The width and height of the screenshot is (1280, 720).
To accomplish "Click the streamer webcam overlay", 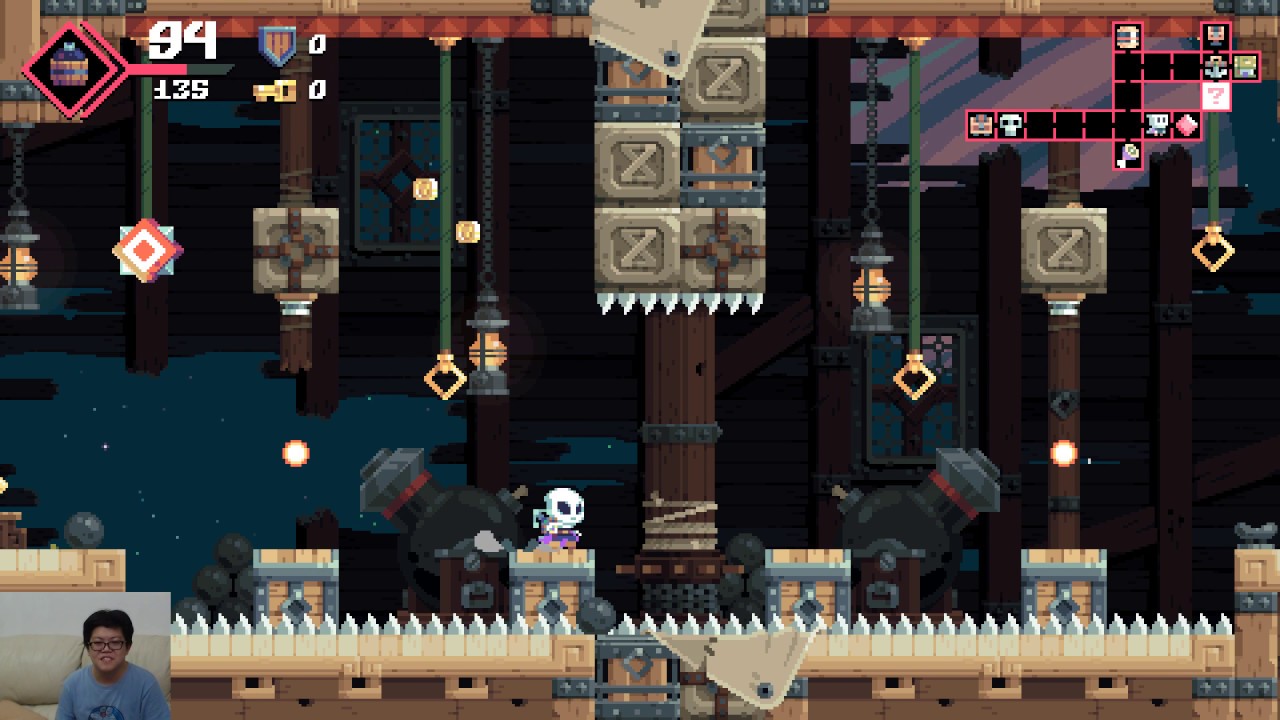I will click(85, 656).
